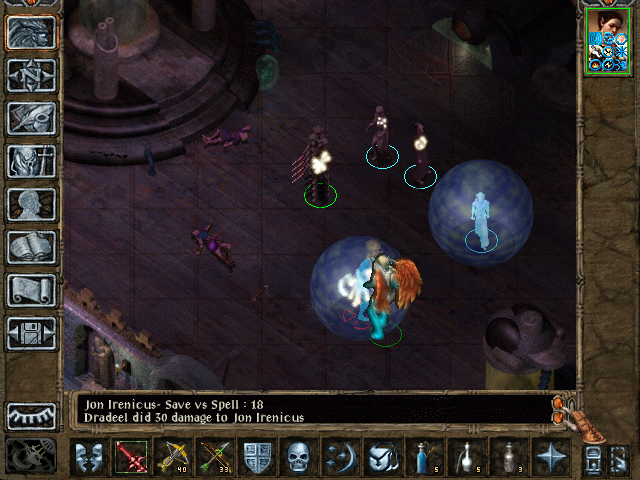Open the character record
The height and width of the screenshot is (480, 640).
click(31, 204)
